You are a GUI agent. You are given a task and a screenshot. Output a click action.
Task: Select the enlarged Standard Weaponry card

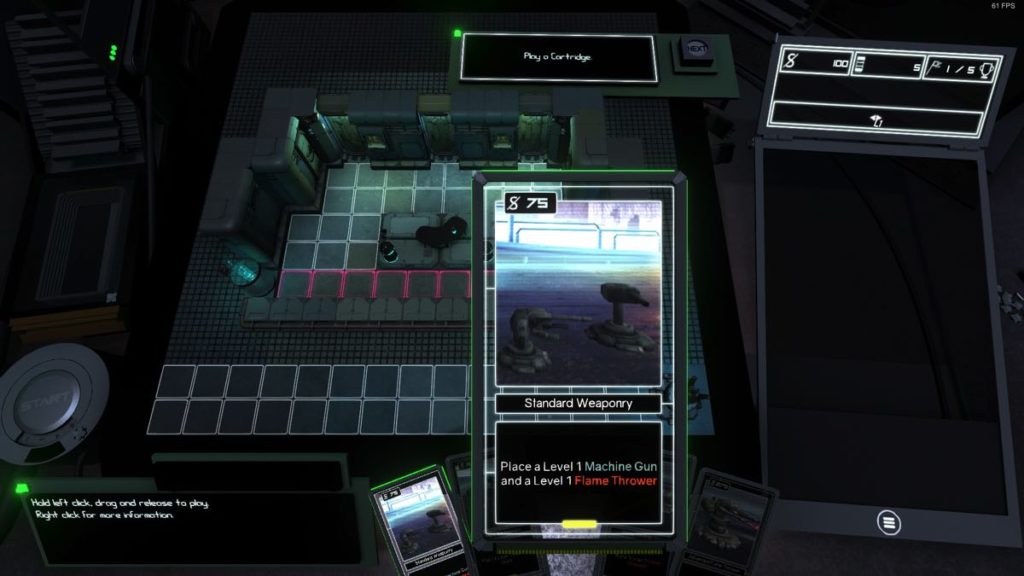click(578, 357)
